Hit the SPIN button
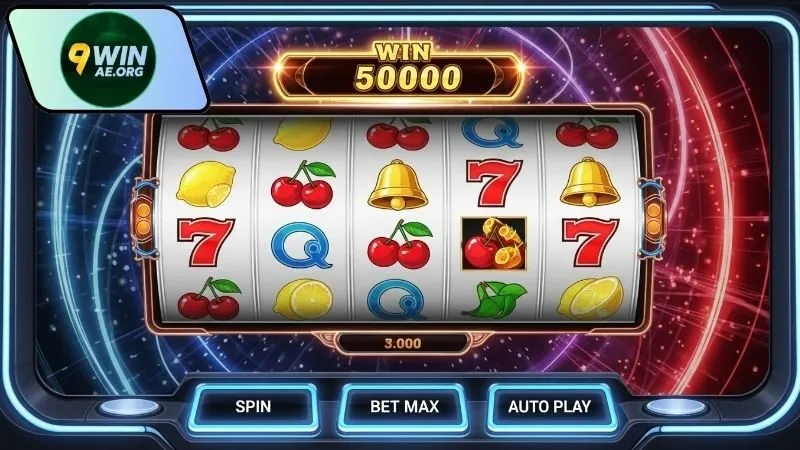Screen dimensions: 800x450 [252, 407]
